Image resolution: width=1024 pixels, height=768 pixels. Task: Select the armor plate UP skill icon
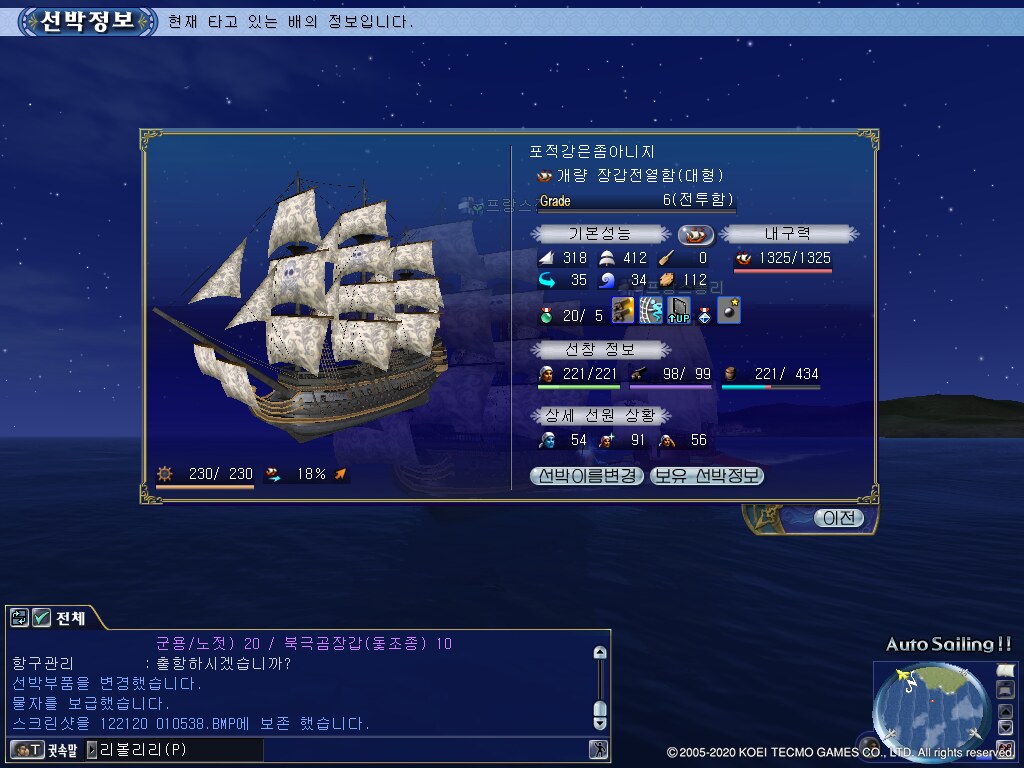[679, 311]
